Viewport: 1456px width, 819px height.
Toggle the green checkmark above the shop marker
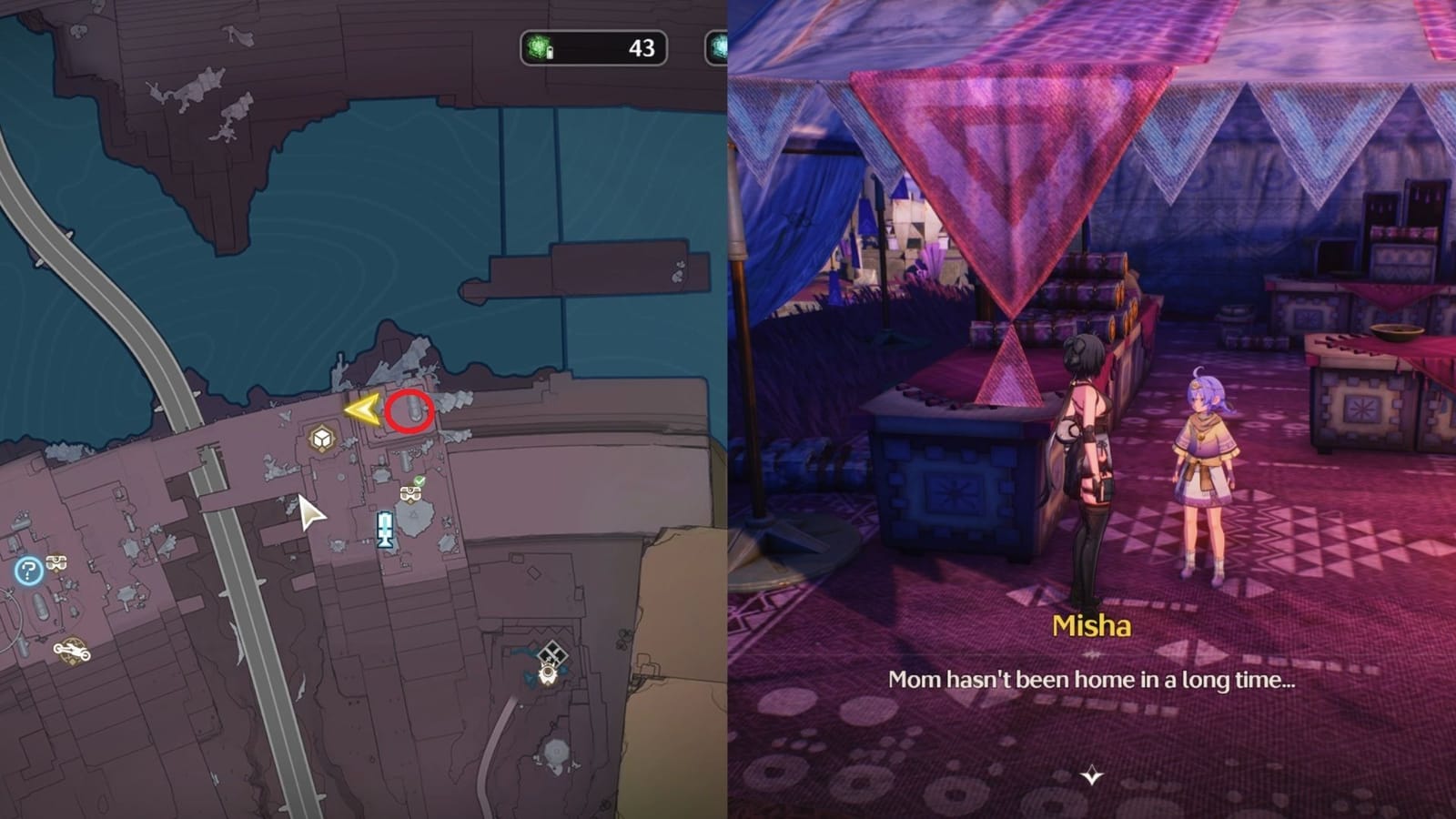click(420, 480)
